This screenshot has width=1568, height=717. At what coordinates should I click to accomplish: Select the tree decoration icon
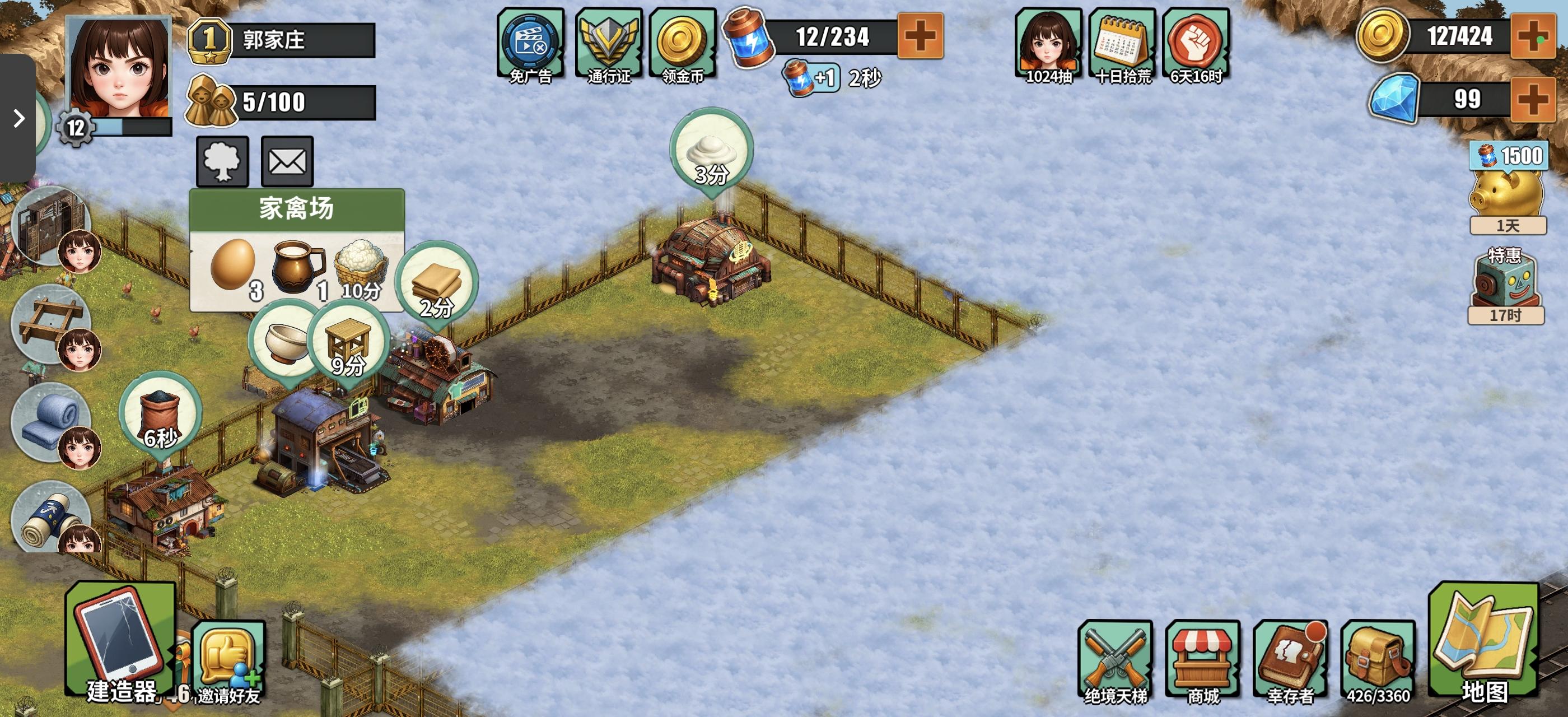click(x=222, y=161)
